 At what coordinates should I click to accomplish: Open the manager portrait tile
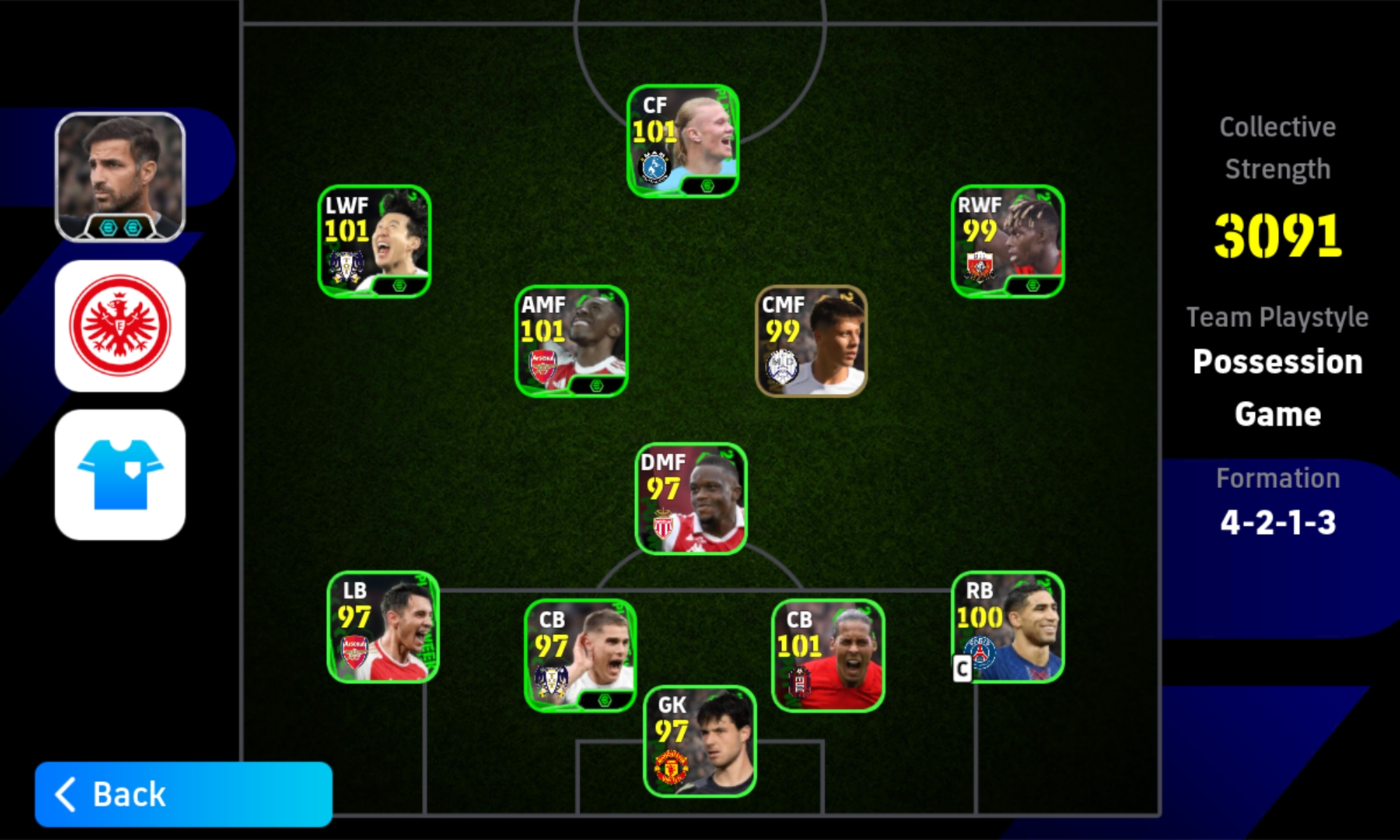120,177
